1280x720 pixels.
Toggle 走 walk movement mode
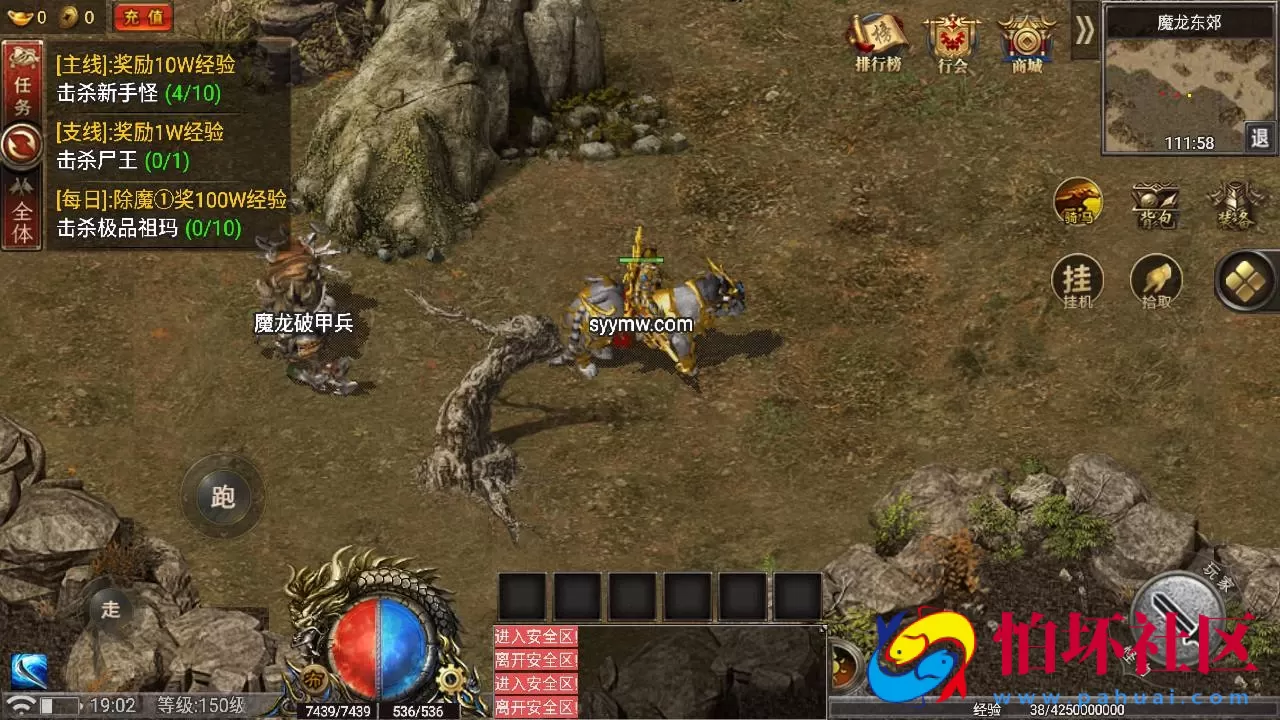coord(110,608)
